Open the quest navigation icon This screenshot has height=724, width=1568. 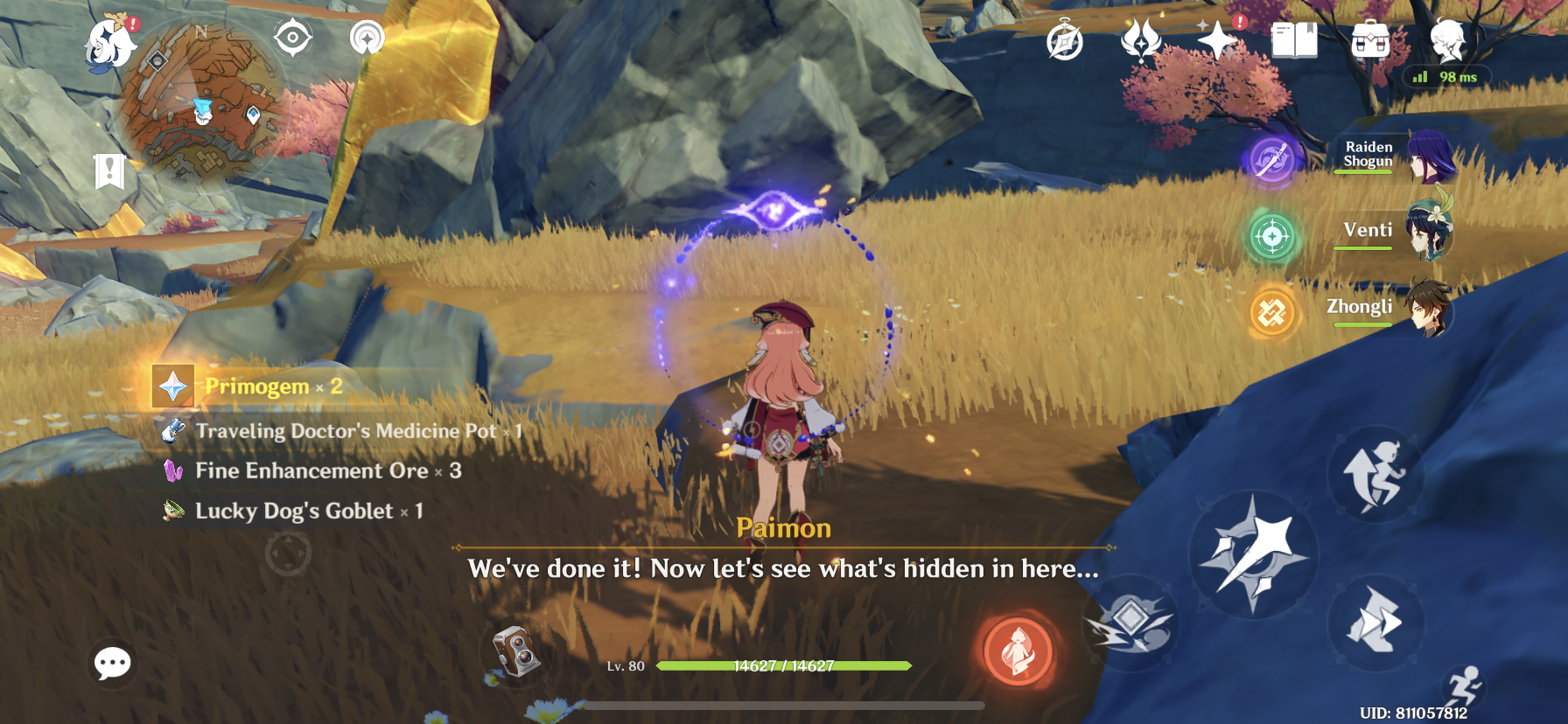(292, 38)
